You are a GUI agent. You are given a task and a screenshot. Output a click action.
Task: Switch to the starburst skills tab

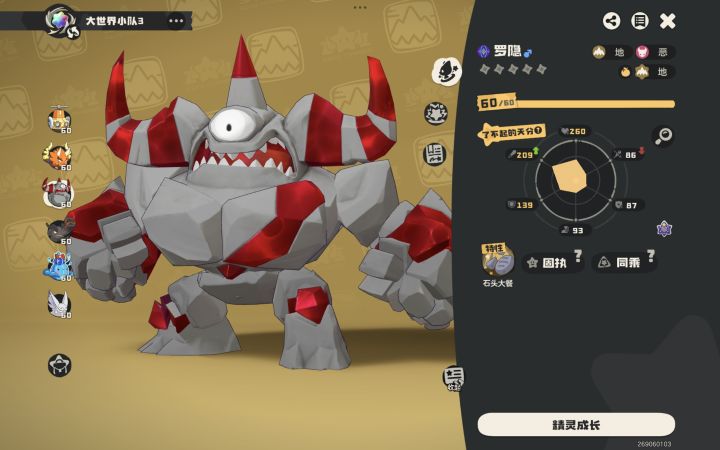436,113
